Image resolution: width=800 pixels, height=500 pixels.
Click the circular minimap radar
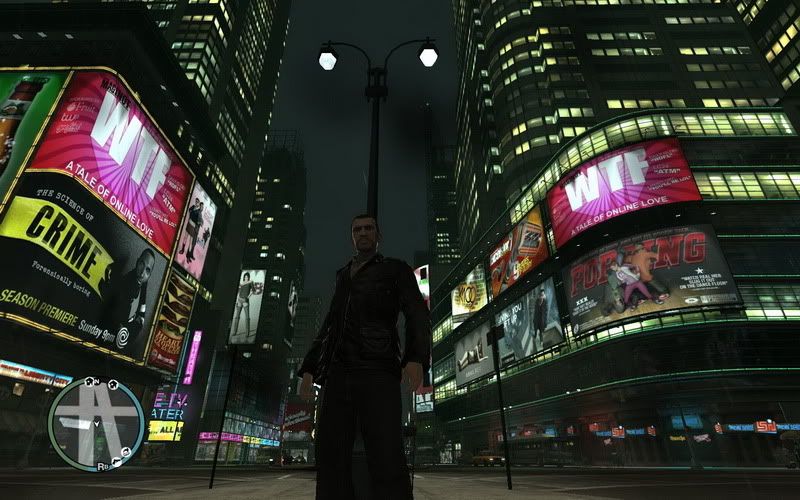click(96, 424)
